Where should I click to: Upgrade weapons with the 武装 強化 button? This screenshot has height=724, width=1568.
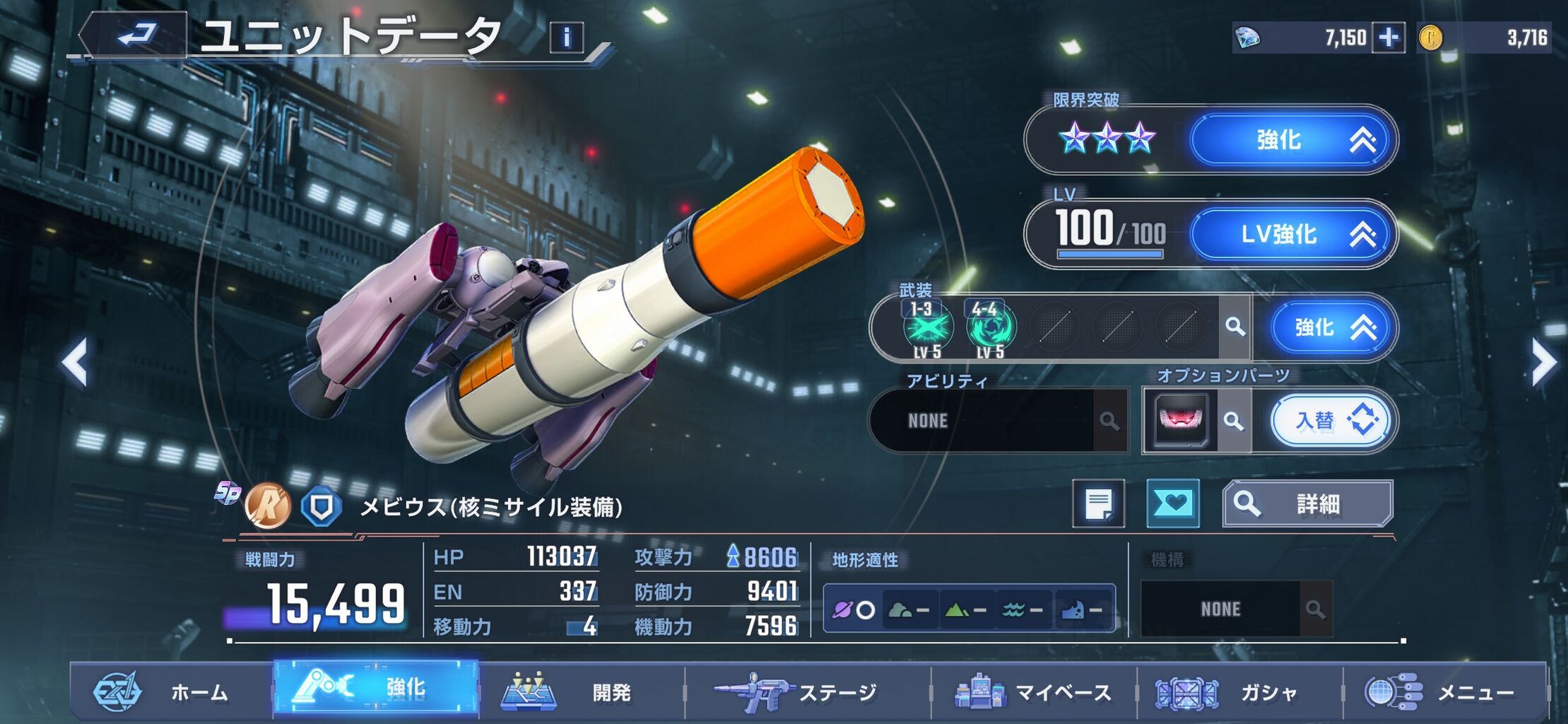click(x=1331, y=328)
